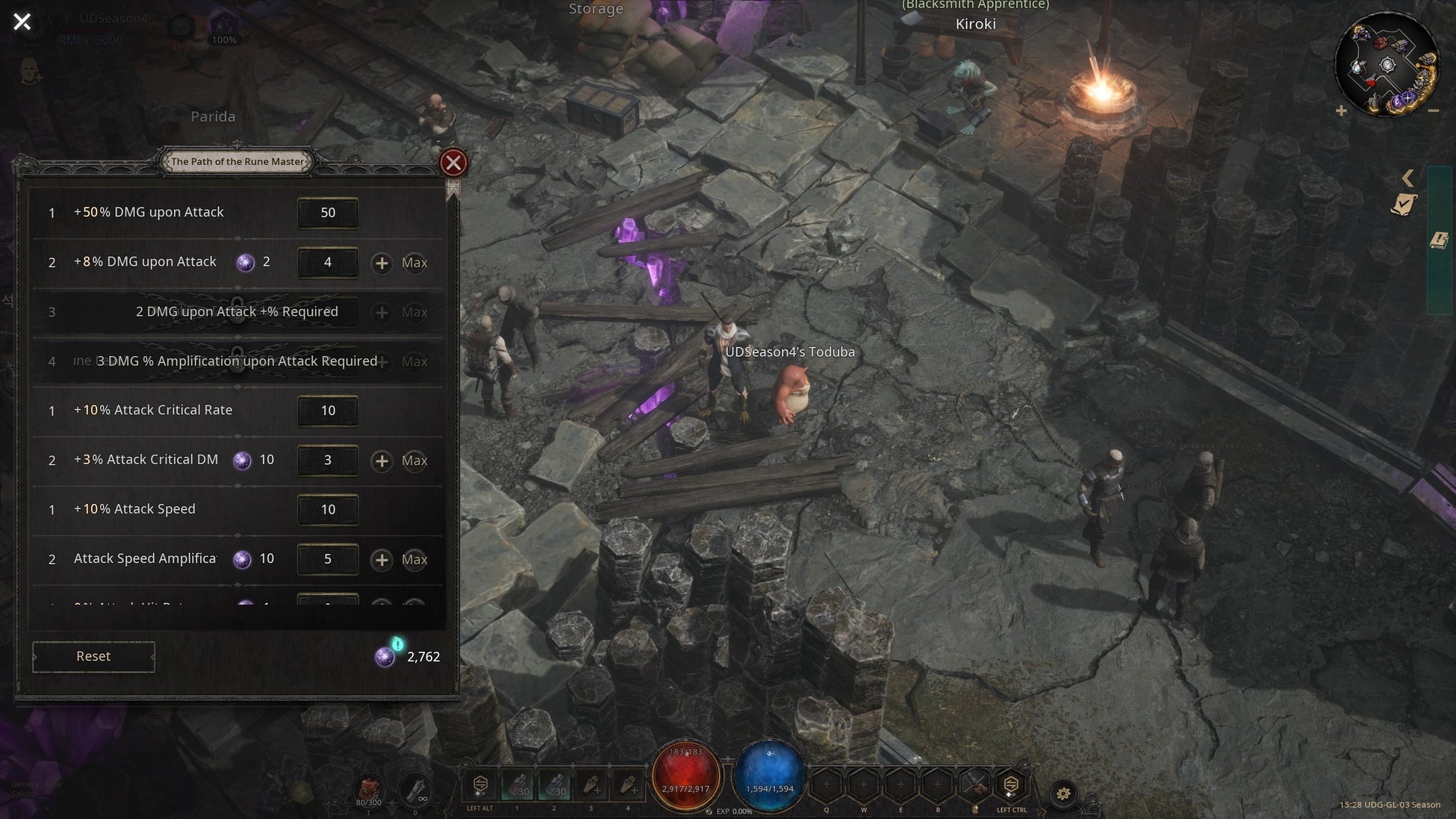
Task: Select the LEFT ALT skill slot
Action: (480, 785)
